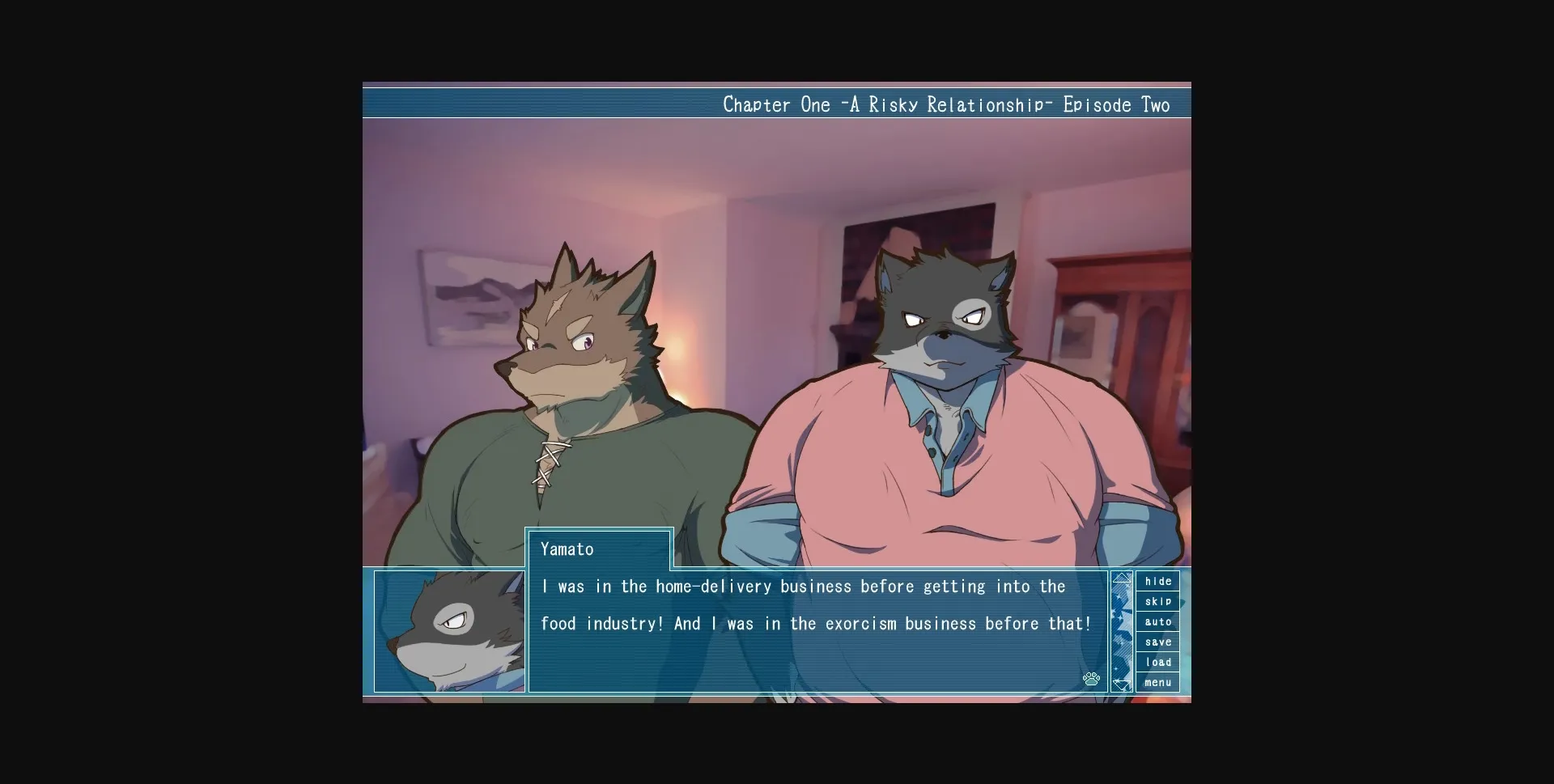Screen dimensions: 1554x784
Task: Select the hide button to conceal dialogue box
Action: tap(1158, 581)
